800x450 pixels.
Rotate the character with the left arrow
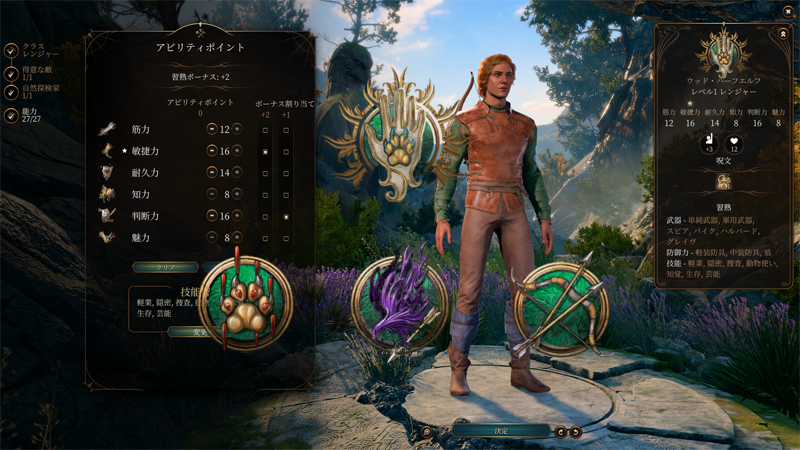(561, 432)
